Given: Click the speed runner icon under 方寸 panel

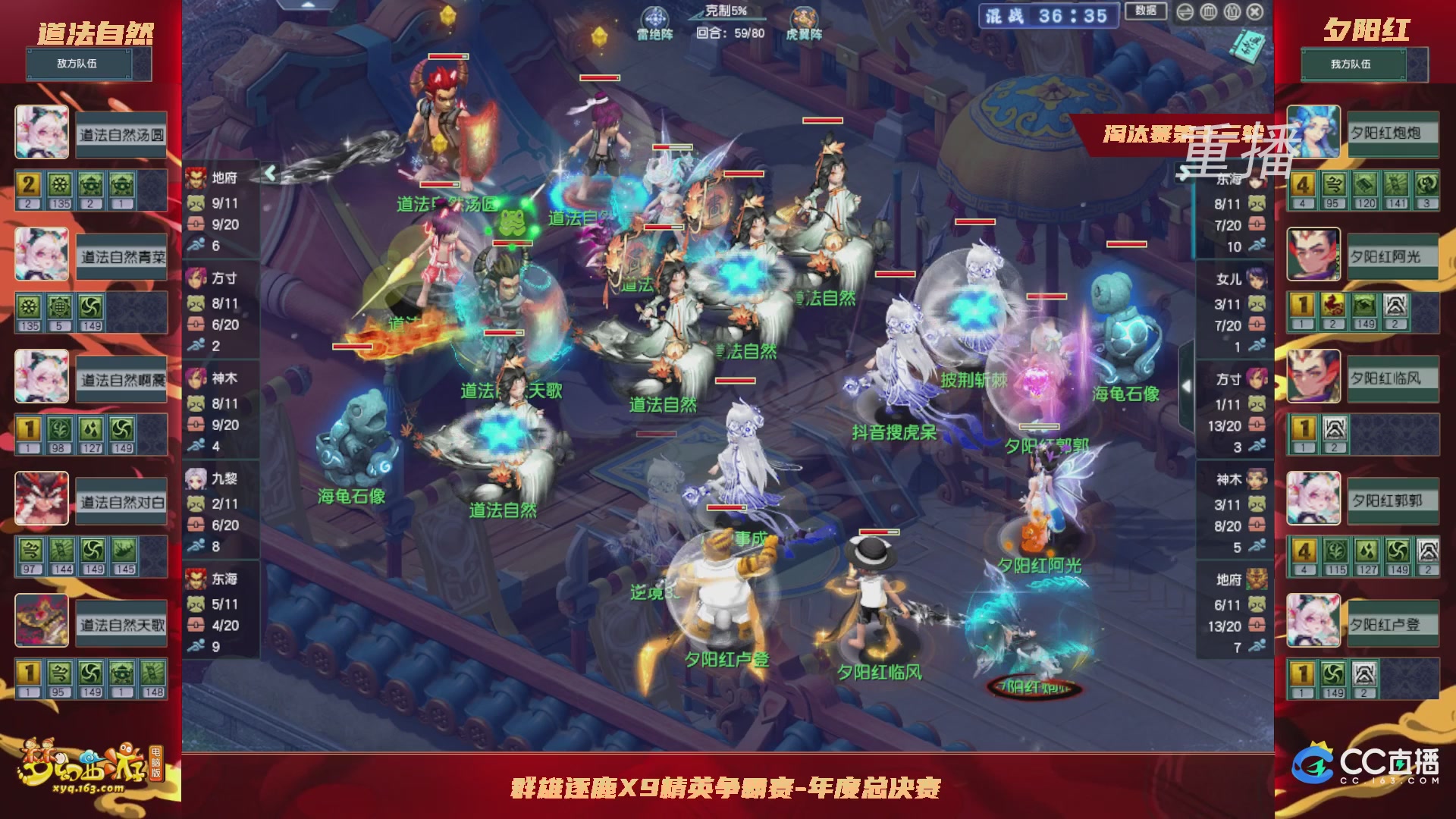Looking at the screenshot, I should click(196, 343).
